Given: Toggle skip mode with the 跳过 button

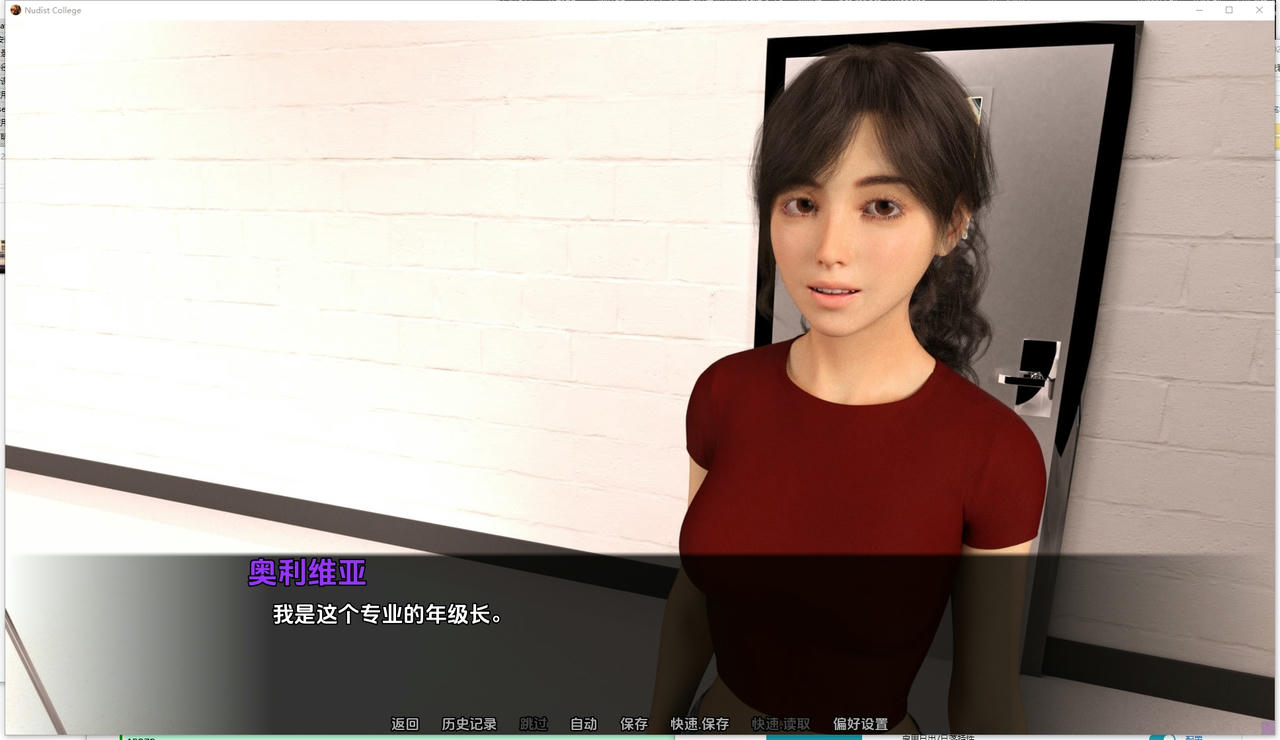Looking at the screenshot, I should (x=531, y=723).
